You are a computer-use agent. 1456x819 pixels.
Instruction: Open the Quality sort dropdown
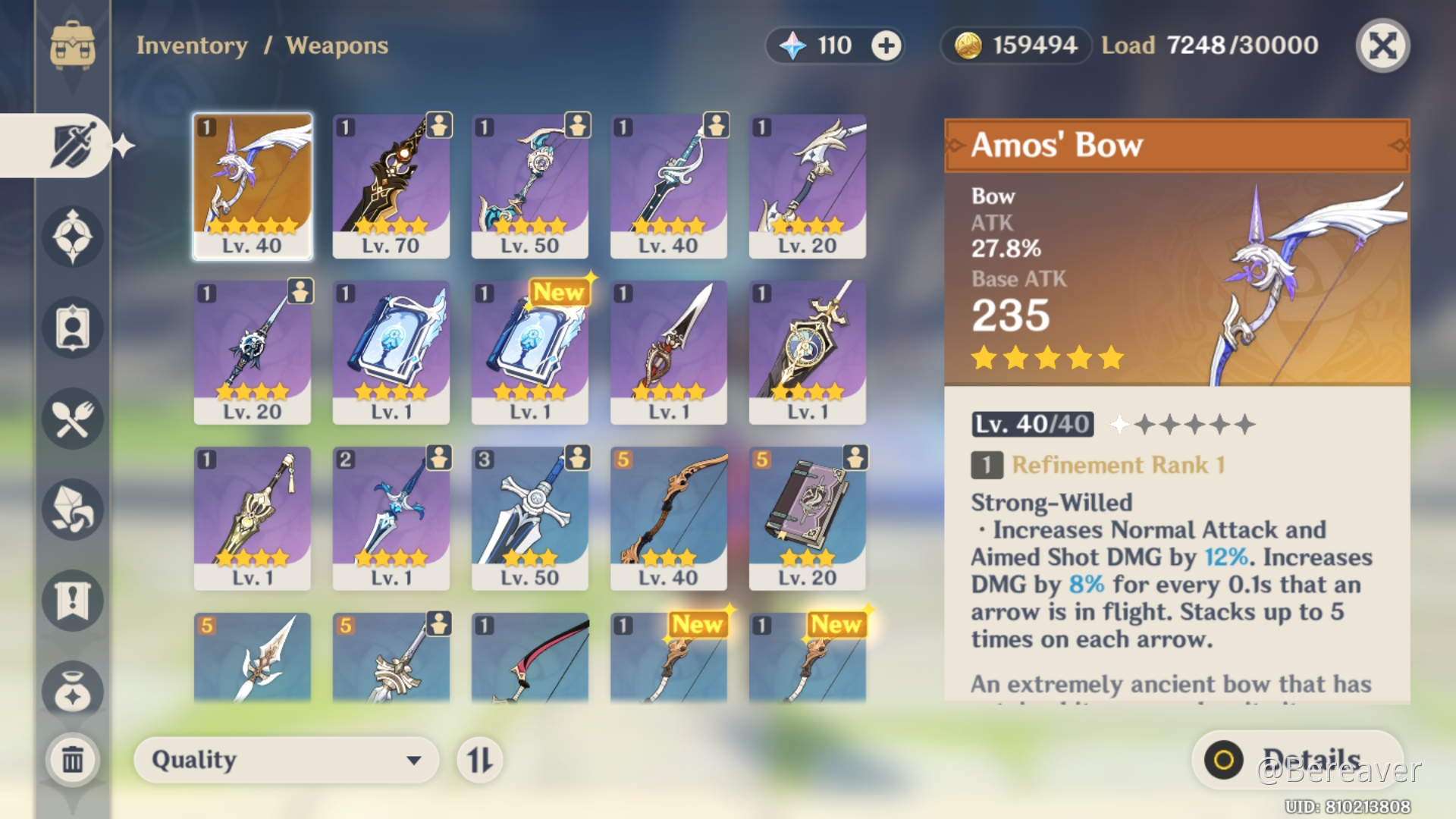tap(286, 760)
